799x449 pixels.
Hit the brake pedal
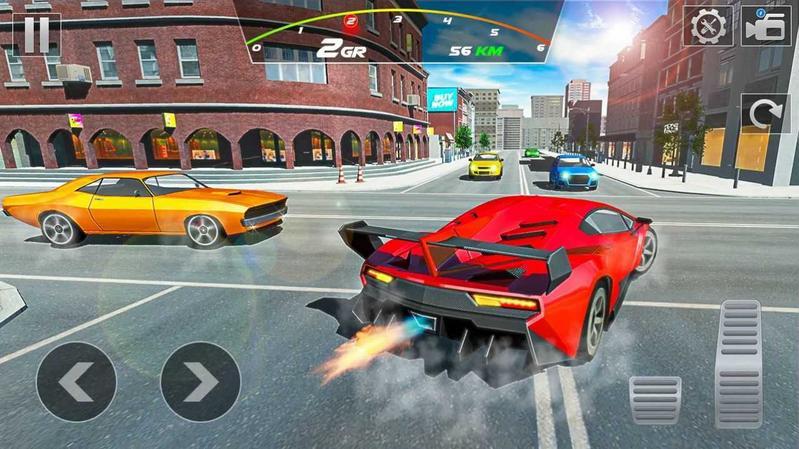point(655,400)
